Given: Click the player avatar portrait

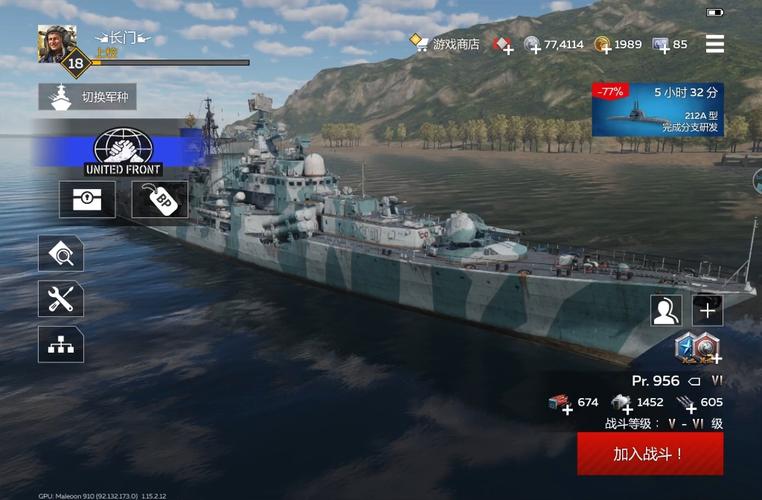Looking at the screenshot, I should coord(57,43).
